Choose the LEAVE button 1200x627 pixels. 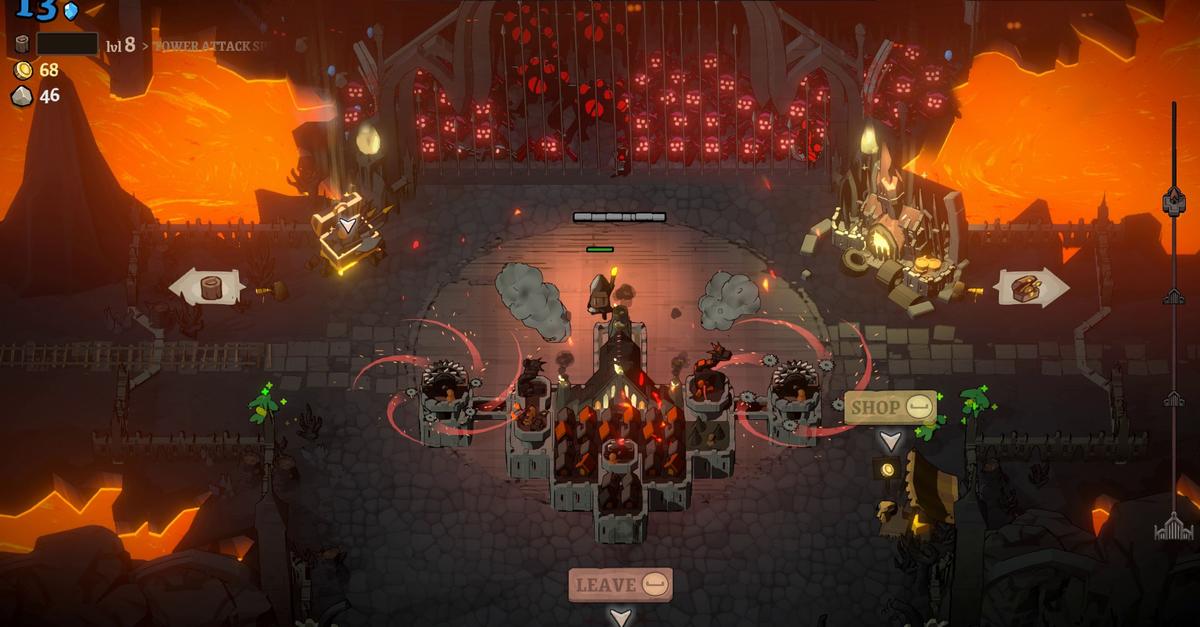[x=620, y=585]
